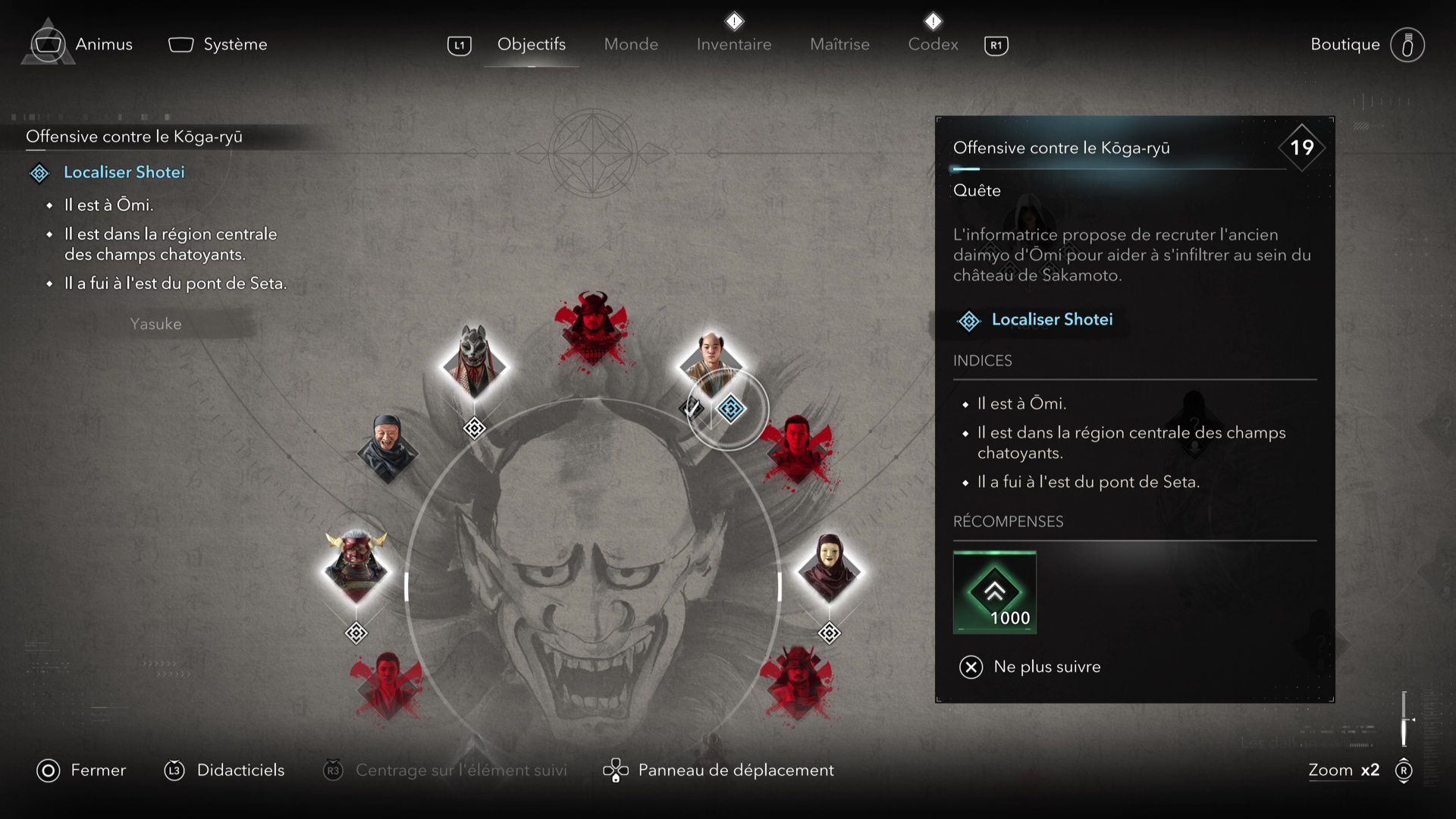Switch to the Objectifs tab
Image resolution: width=1456 pixels, height=819 pixels.
click(531, 45)
